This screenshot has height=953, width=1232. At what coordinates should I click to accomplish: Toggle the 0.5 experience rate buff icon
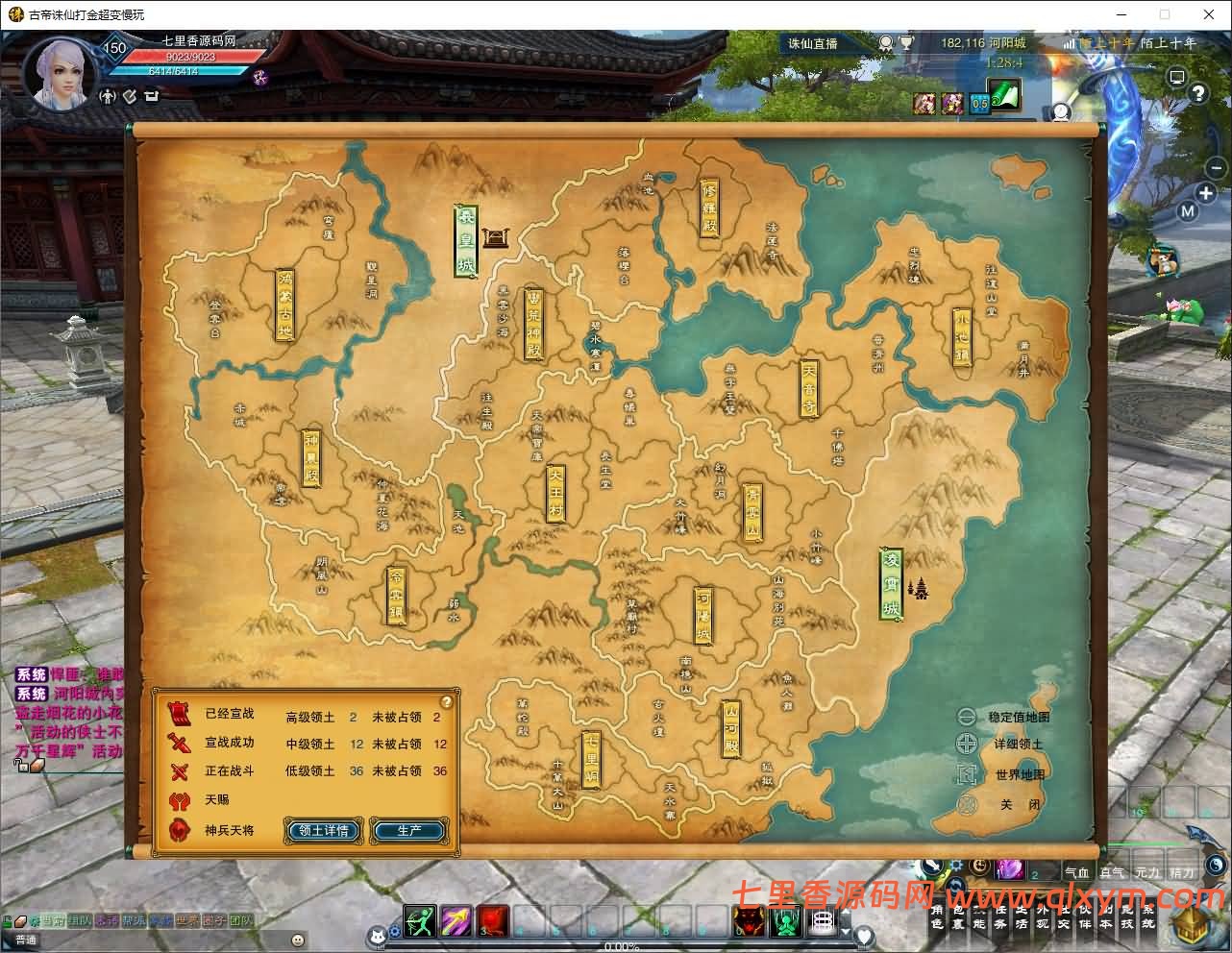click(x=978, y=104)
